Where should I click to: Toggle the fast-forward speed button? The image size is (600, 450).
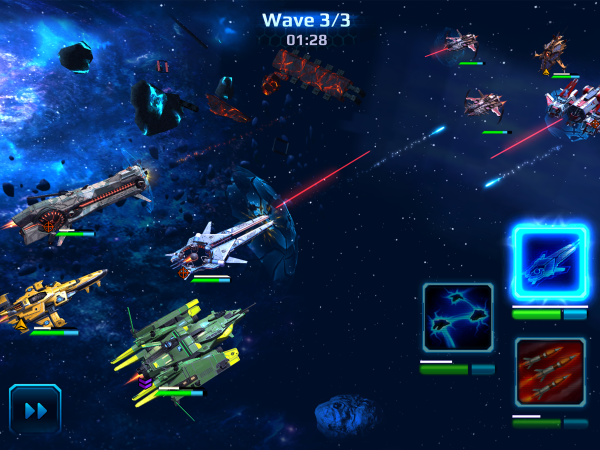pos(36,409)
